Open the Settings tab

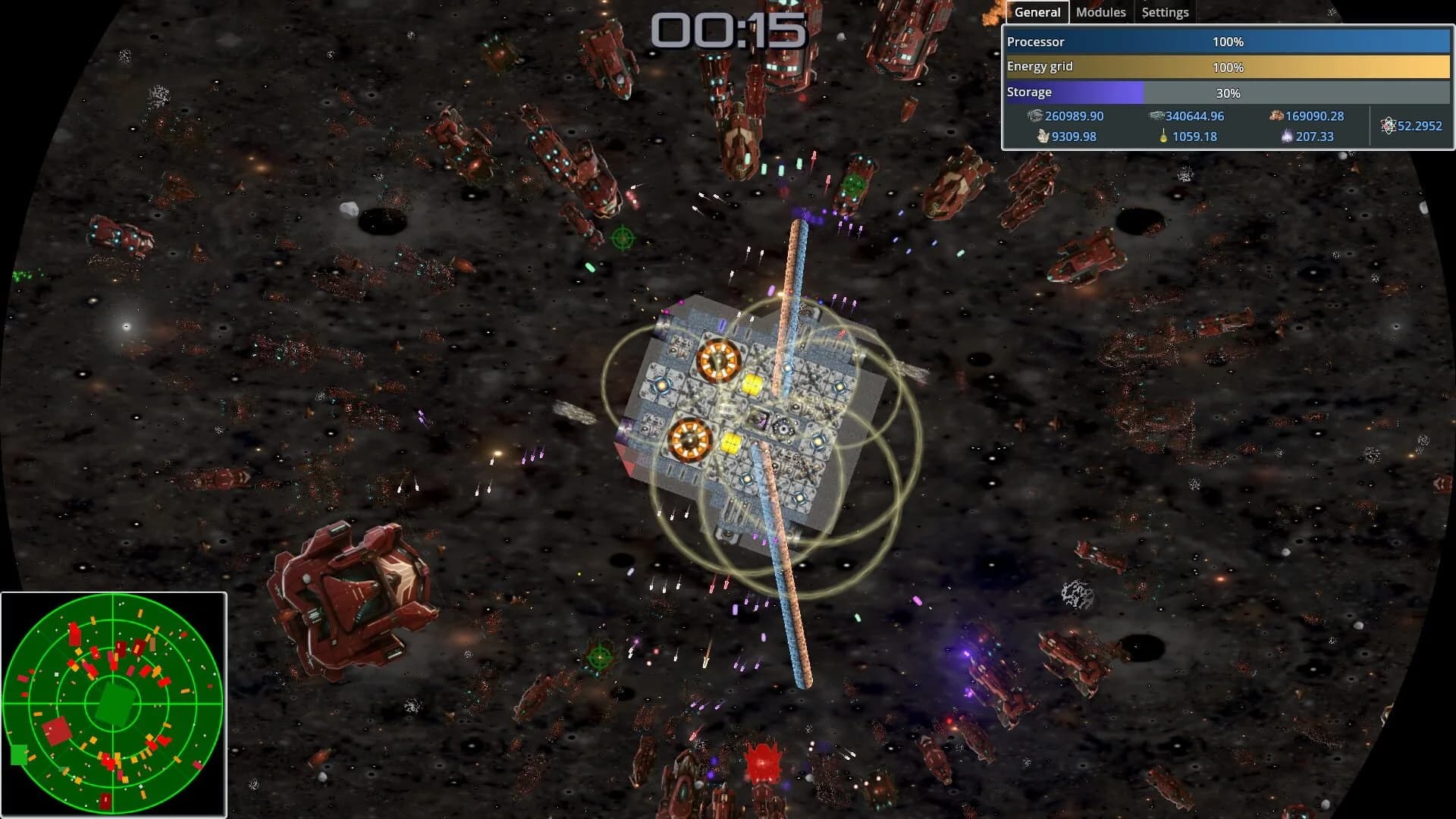(1165, 11)
